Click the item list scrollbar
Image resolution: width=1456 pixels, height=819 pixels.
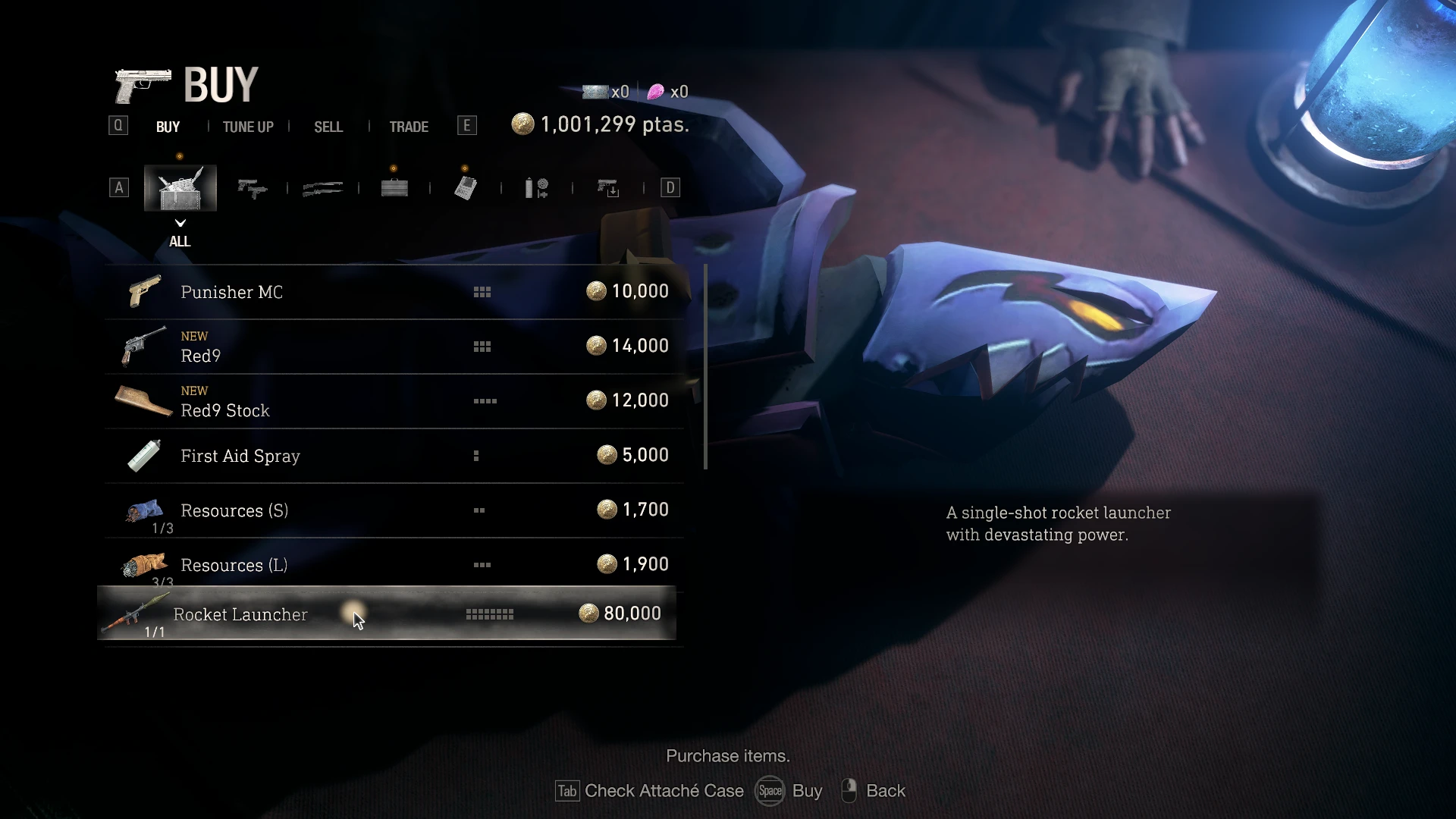(706, 367)
